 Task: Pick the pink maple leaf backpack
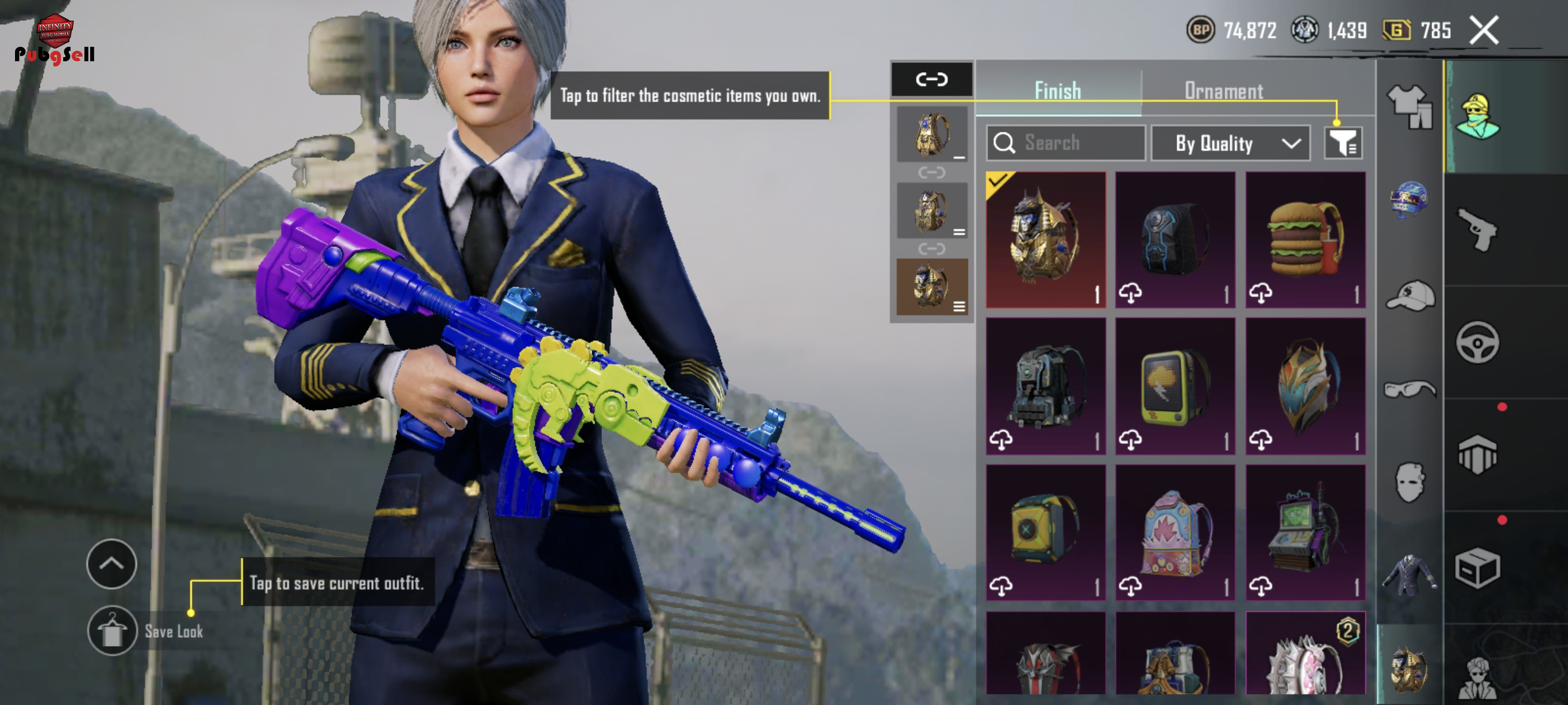coord(1175,533)
